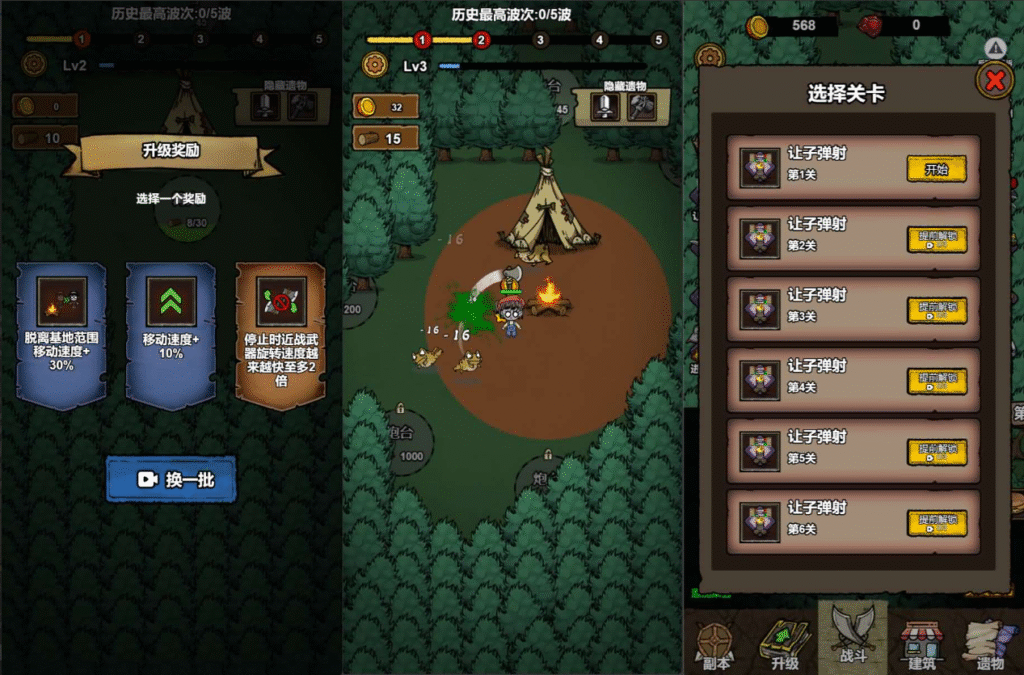
Task: Open the 升级 upgrade tab
Action: (784, 645)
